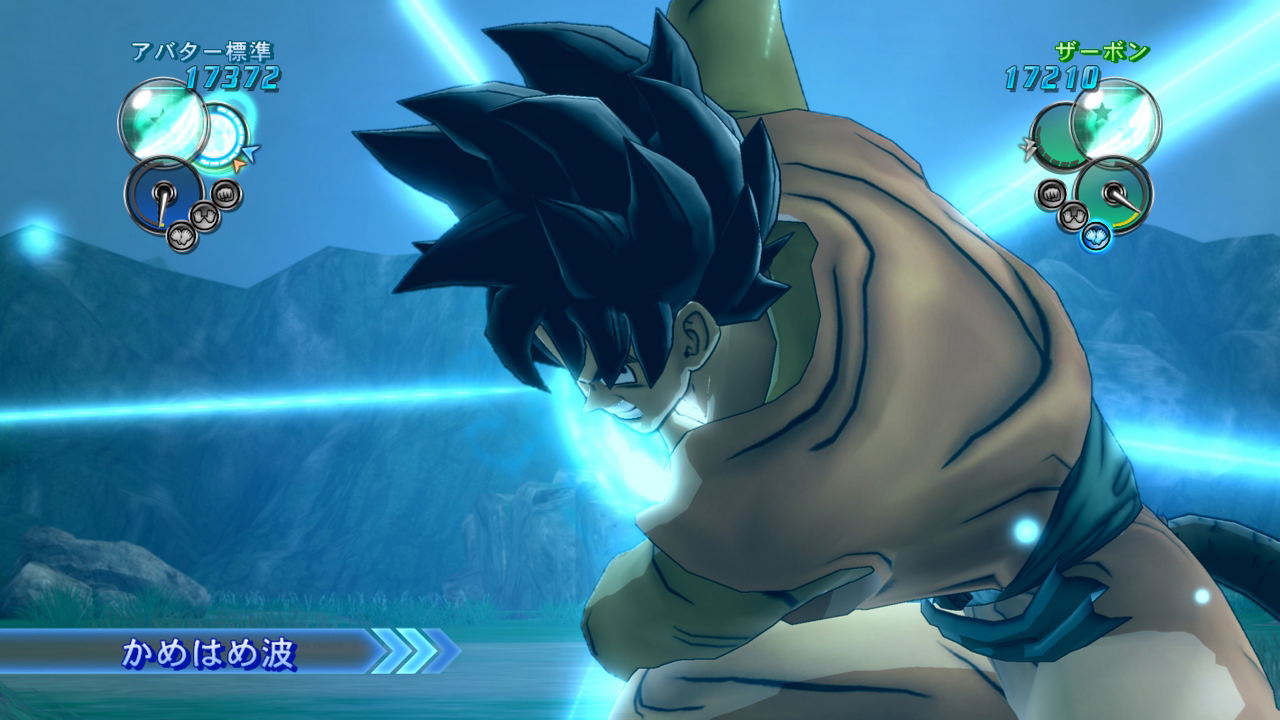1280x720 pixels.
Task: Select the fist icon under the avatar's gauge
Action: click(x=227, y=194)
